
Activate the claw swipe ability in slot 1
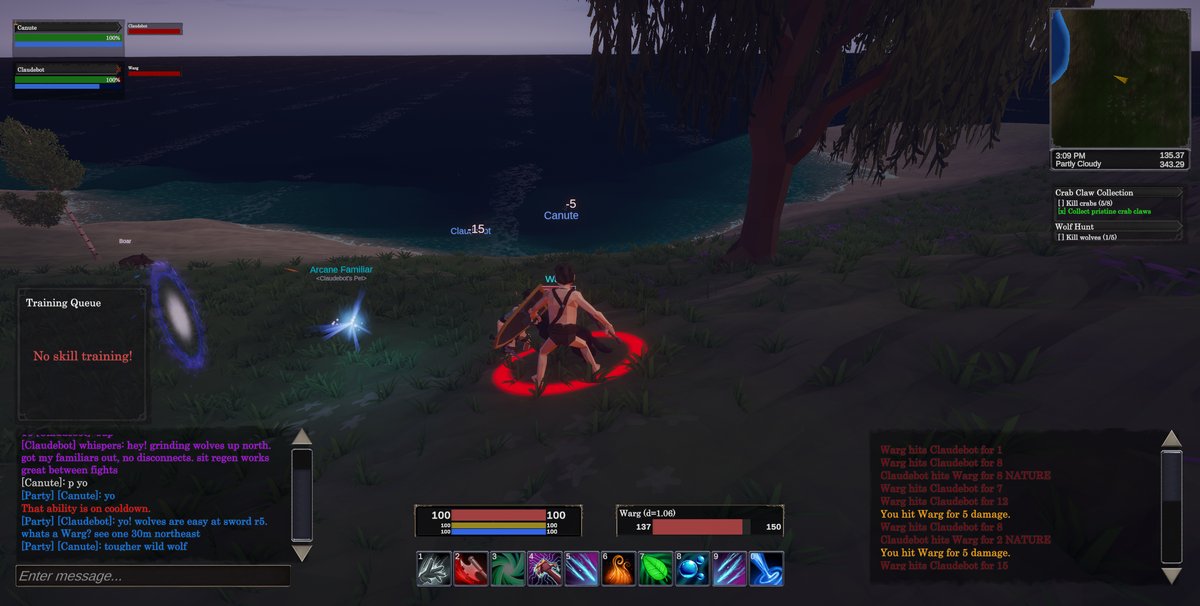(433, 569)
